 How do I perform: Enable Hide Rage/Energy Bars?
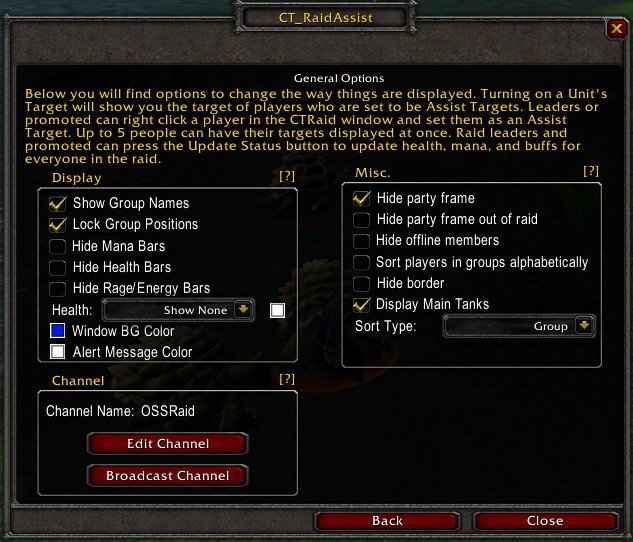point(58,288)
